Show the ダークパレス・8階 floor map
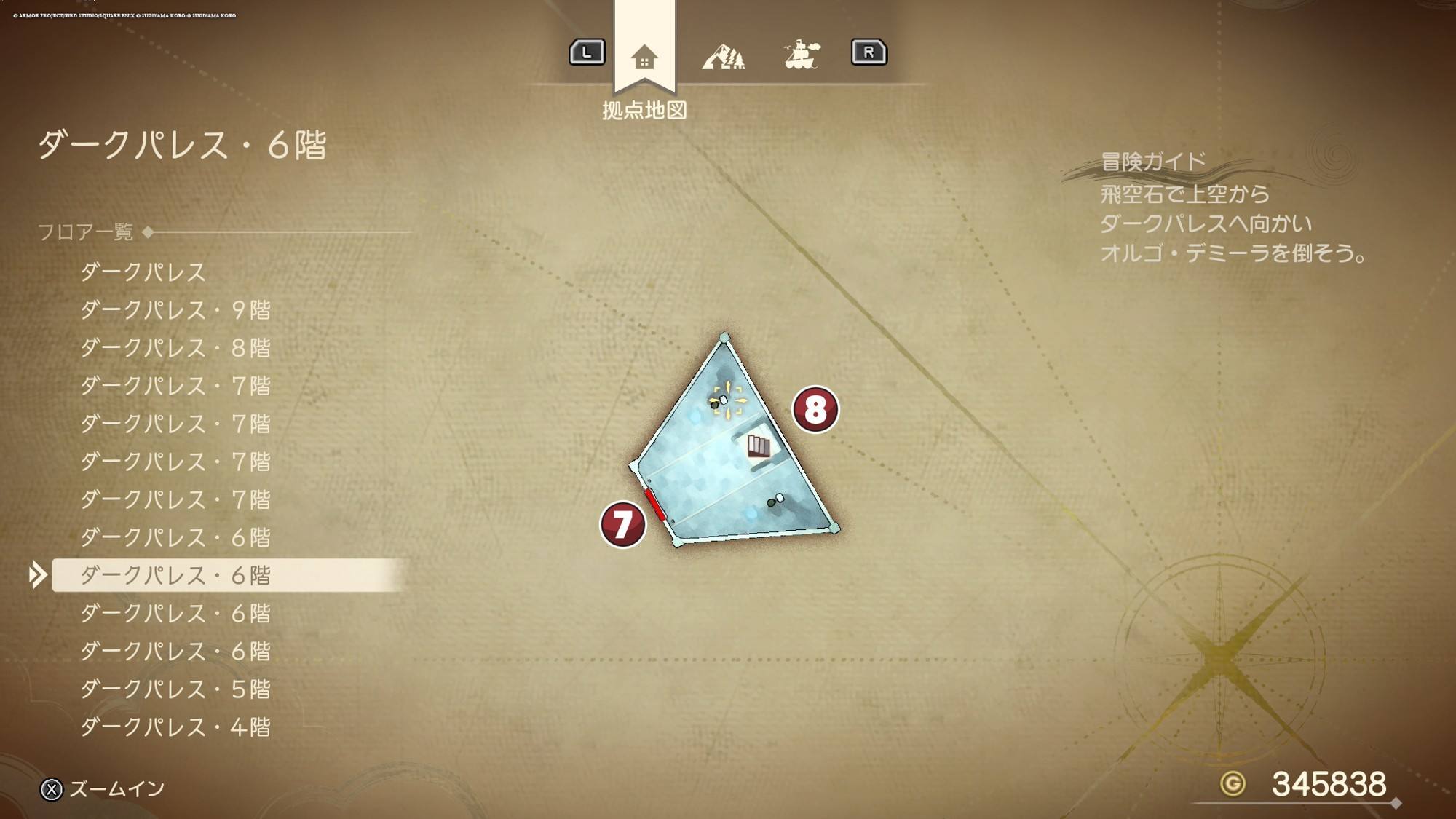The height and width of the screenshot is (819, 1456). coord(175,348)
